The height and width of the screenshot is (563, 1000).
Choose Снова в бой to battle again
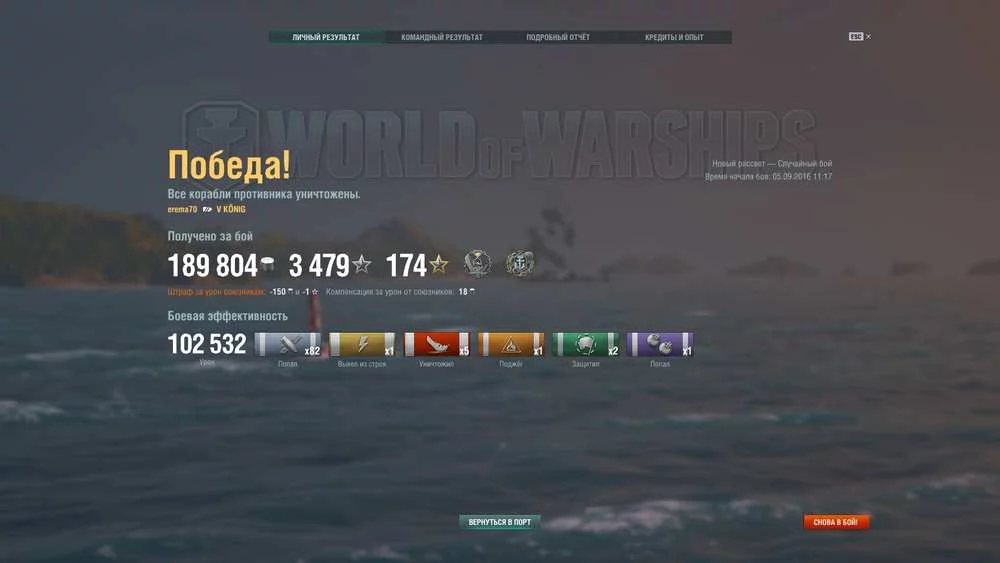click(x=837, y=522)
